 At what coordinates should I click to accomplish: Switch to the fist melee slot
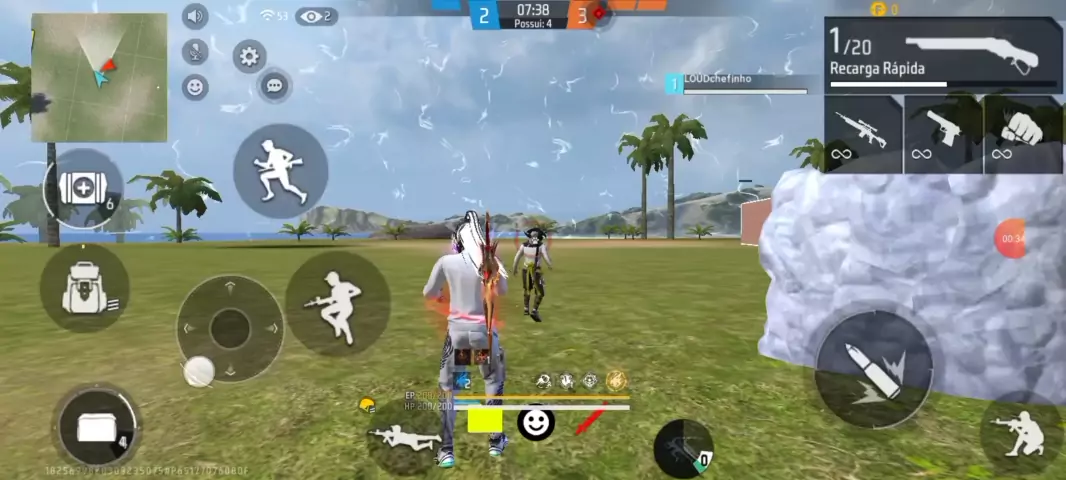(x=1023, y=134)
